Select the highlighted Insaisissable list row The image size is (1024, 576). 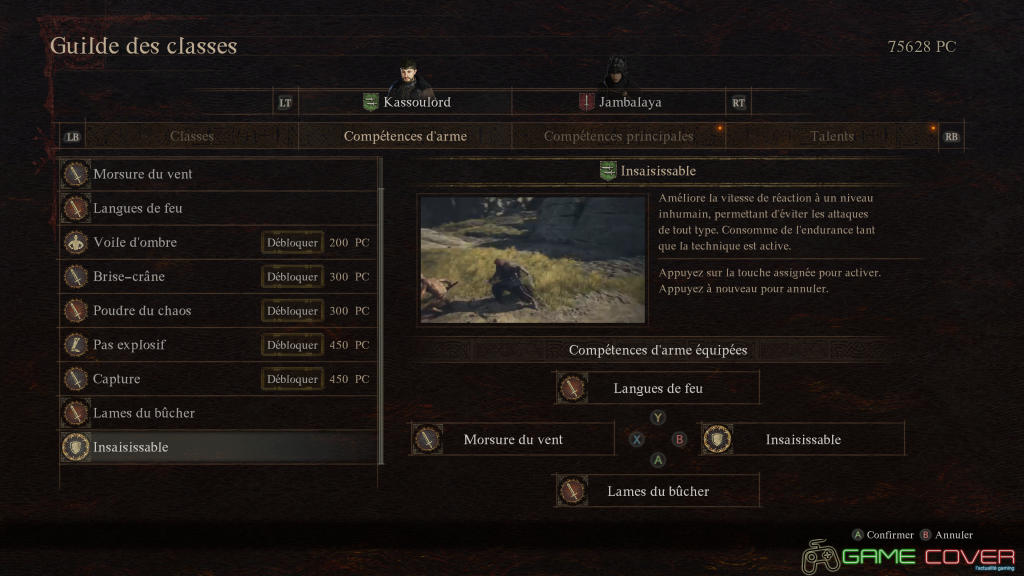(x=218, y=447)
